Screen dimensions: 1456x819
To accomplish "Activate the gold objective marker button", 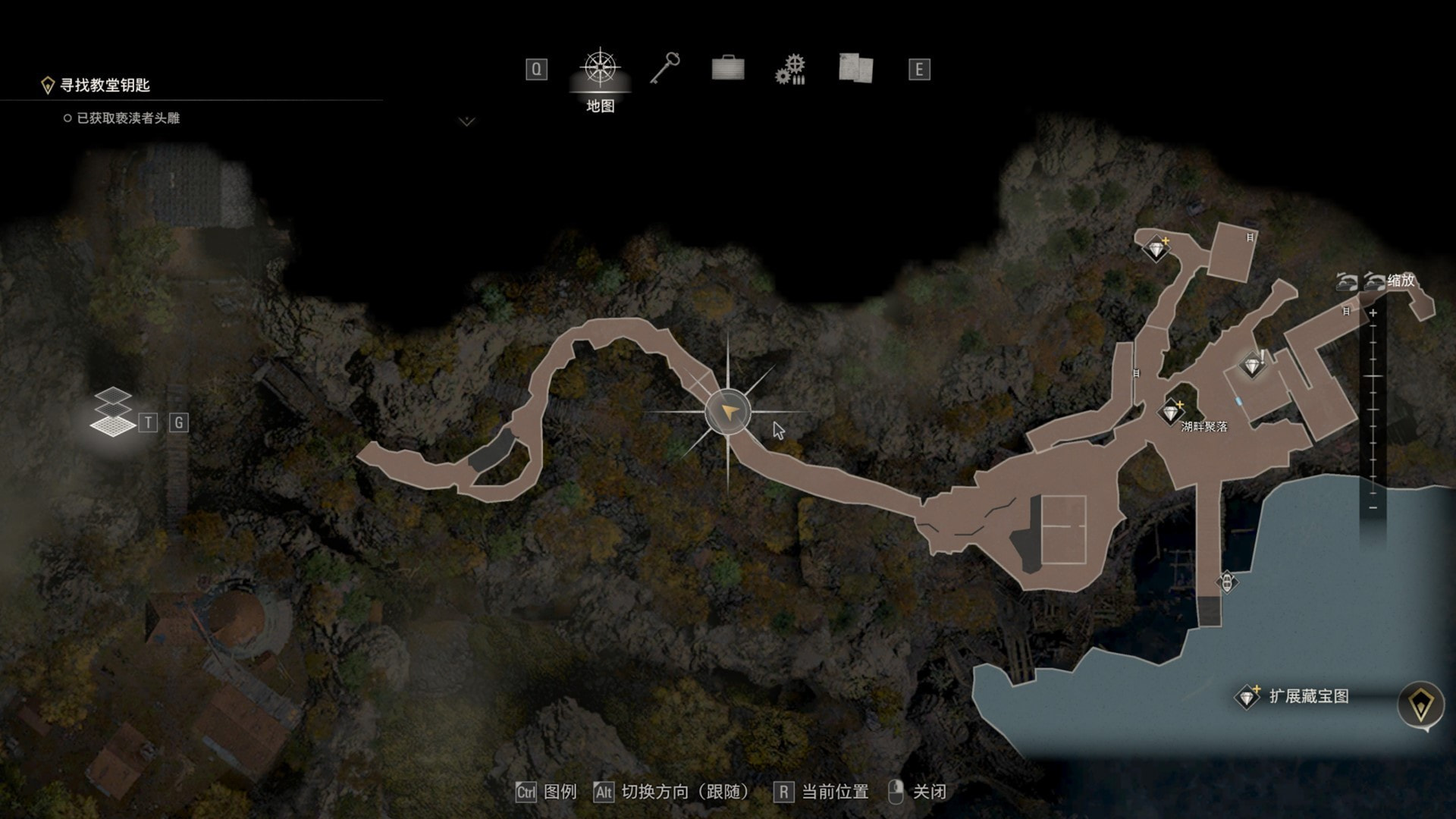I will tap(1420, 704).
